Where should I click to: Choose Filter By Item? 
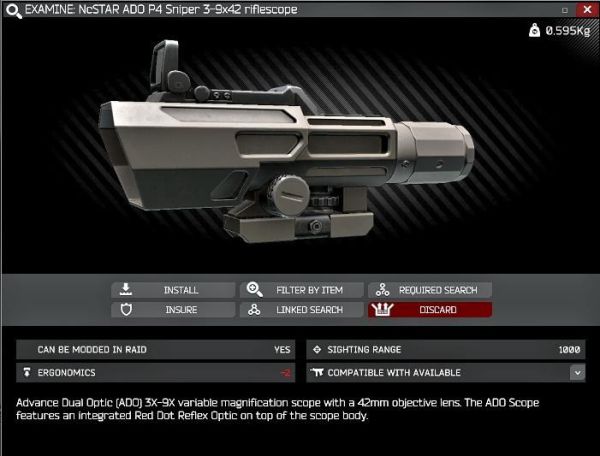click(x=302, y=290)
